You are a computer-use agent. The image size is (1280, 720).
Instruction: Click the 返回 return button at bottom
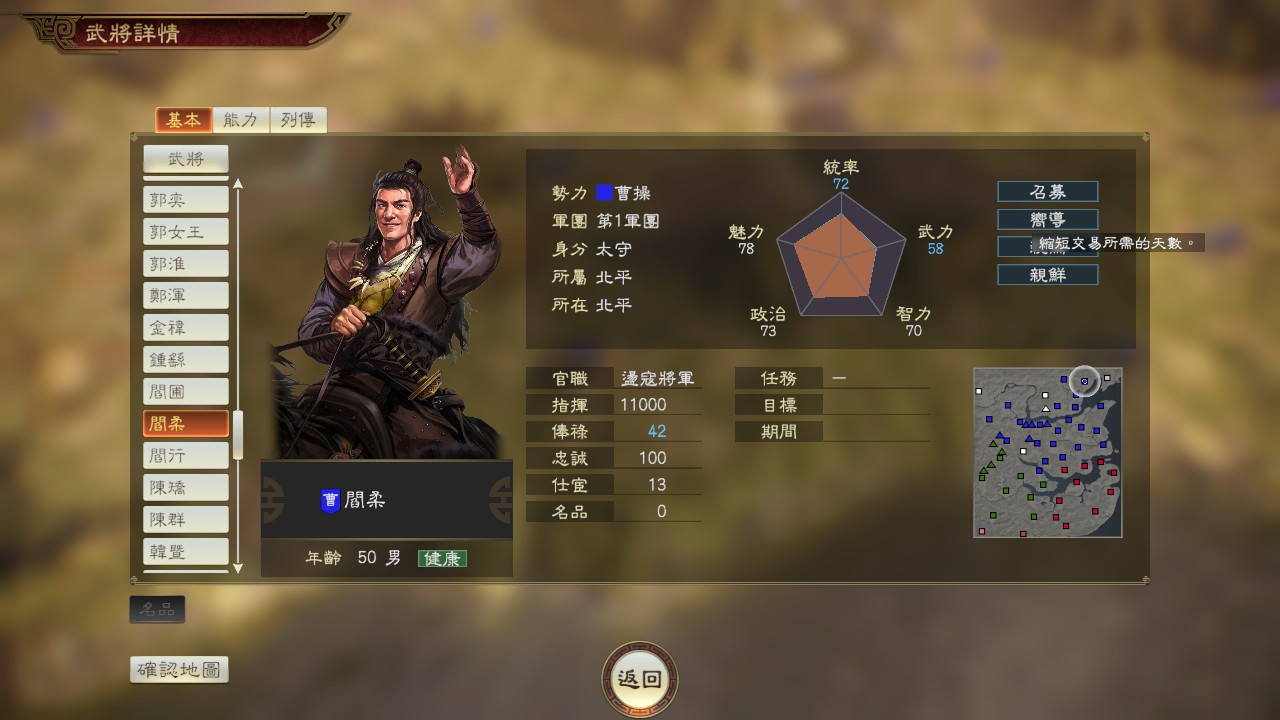pyautogui.click(x=640, y=678)
